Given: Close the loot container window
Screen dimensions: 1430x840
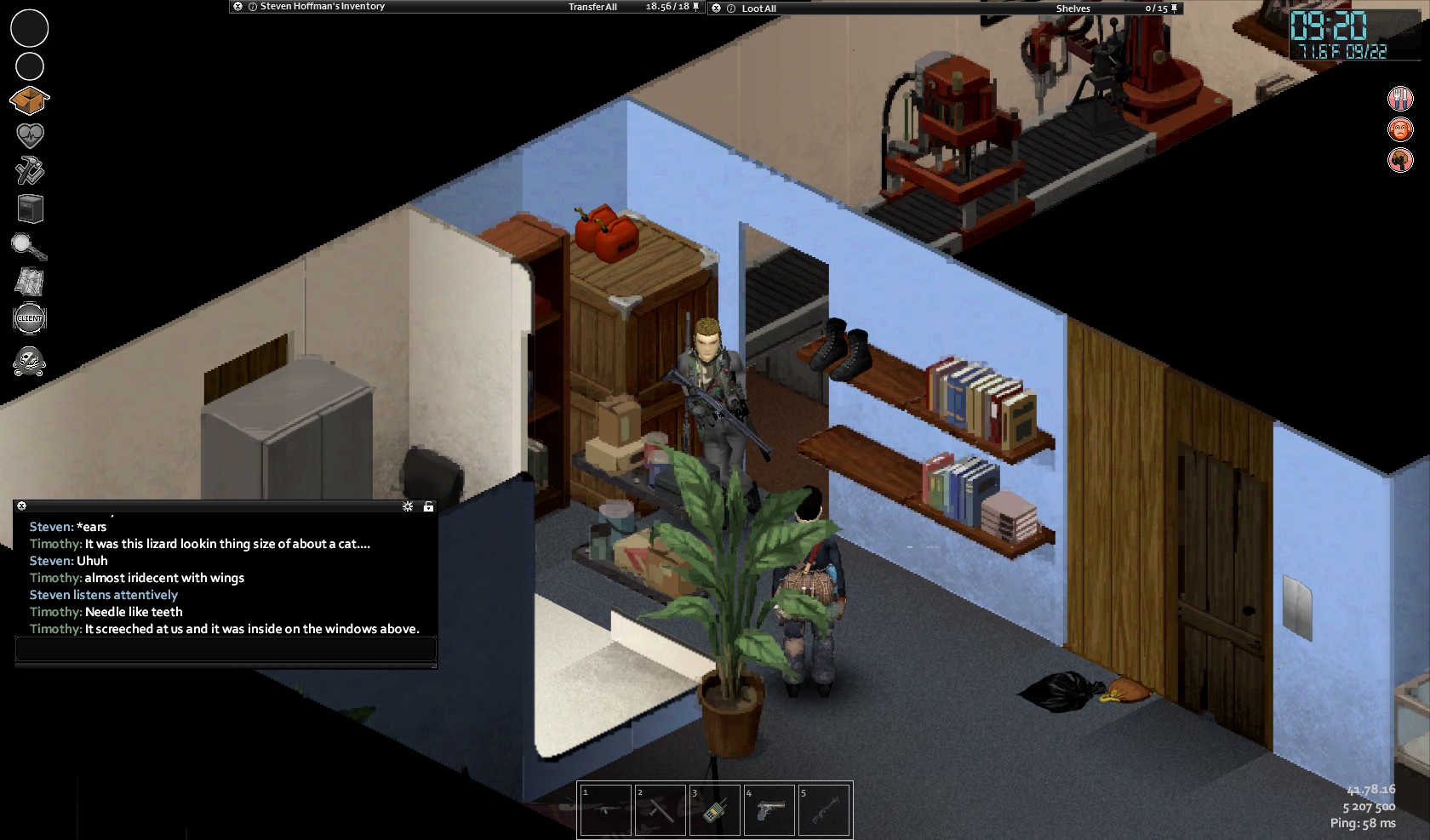Looking at the screenshot, I should [x=717, y=8].
